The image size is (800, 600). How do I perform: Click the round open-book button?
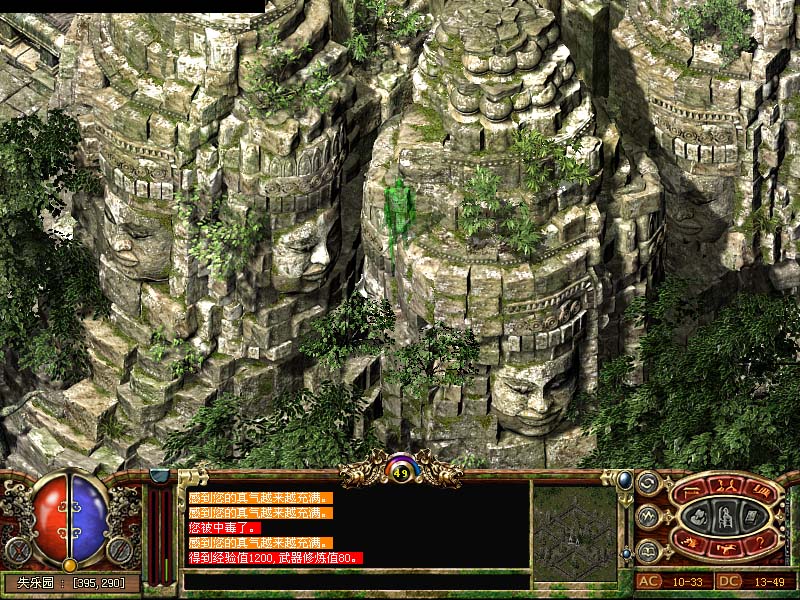tap(647, 550)
